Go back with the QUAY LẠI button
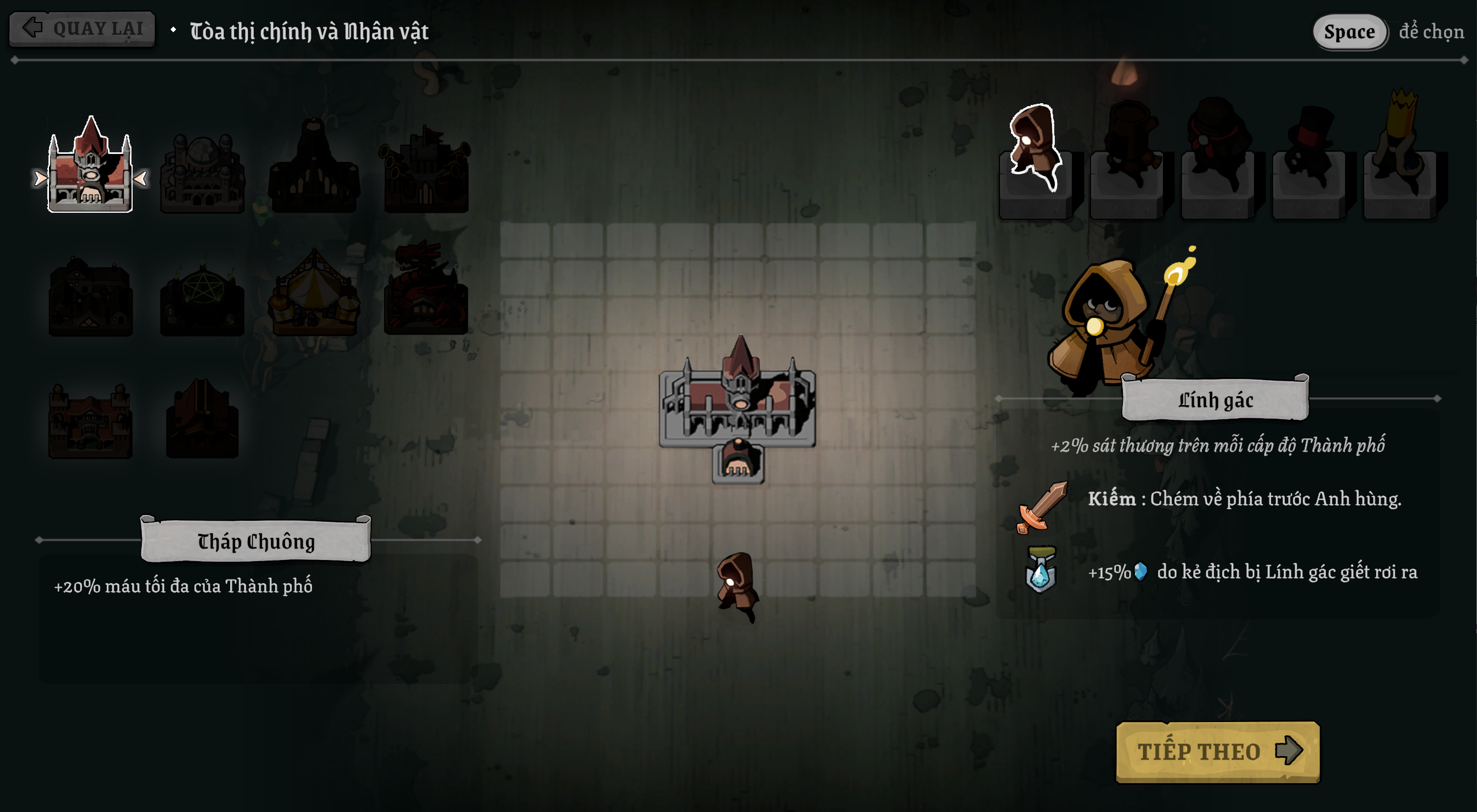 [x=82, y=28]
